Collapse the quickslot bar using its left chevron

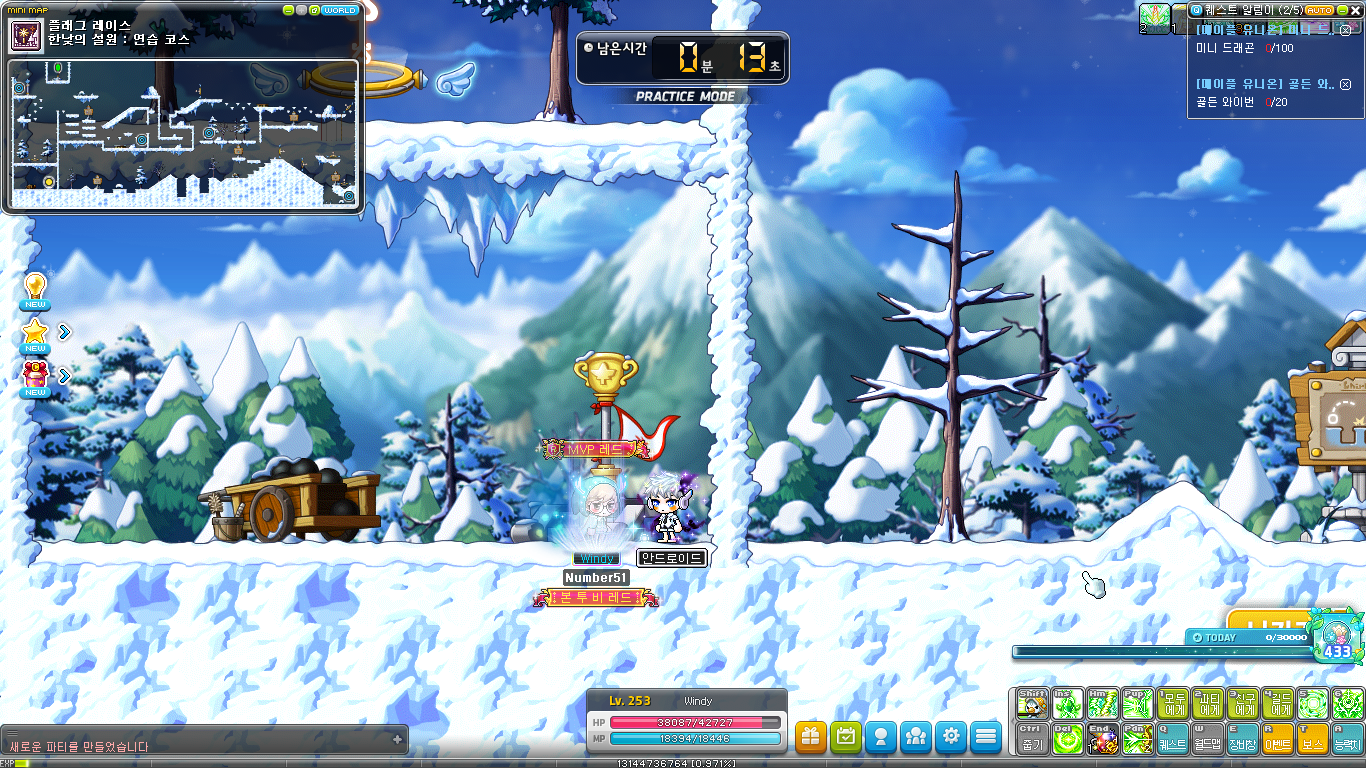click(1013, 721)
